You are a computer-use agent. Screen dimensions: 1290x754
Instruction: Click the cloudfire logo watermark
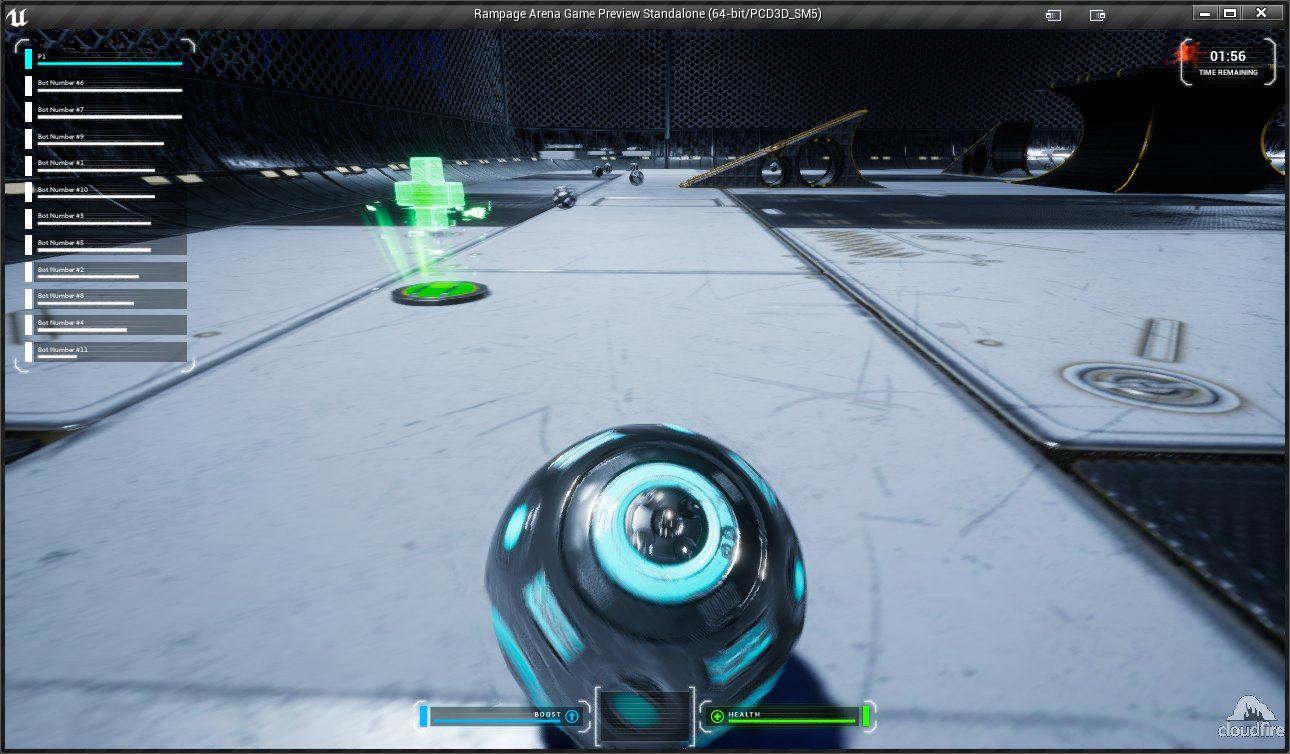click(x=1250, y=714)
